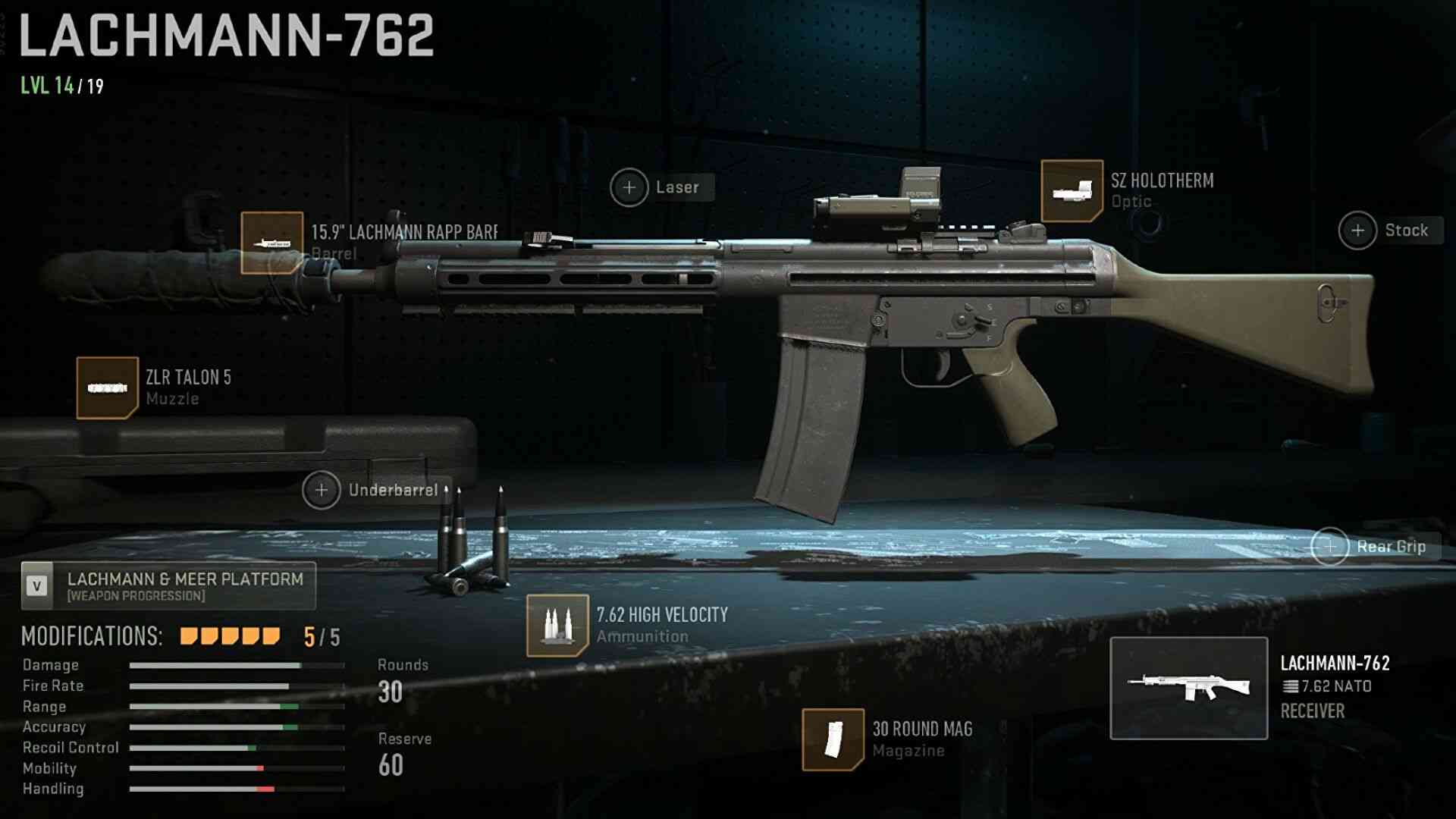Viewport: 1456px width, 819px height.
Task: Select the SZ Holotherm optic slot
Action: click(x=1072, y=191)
